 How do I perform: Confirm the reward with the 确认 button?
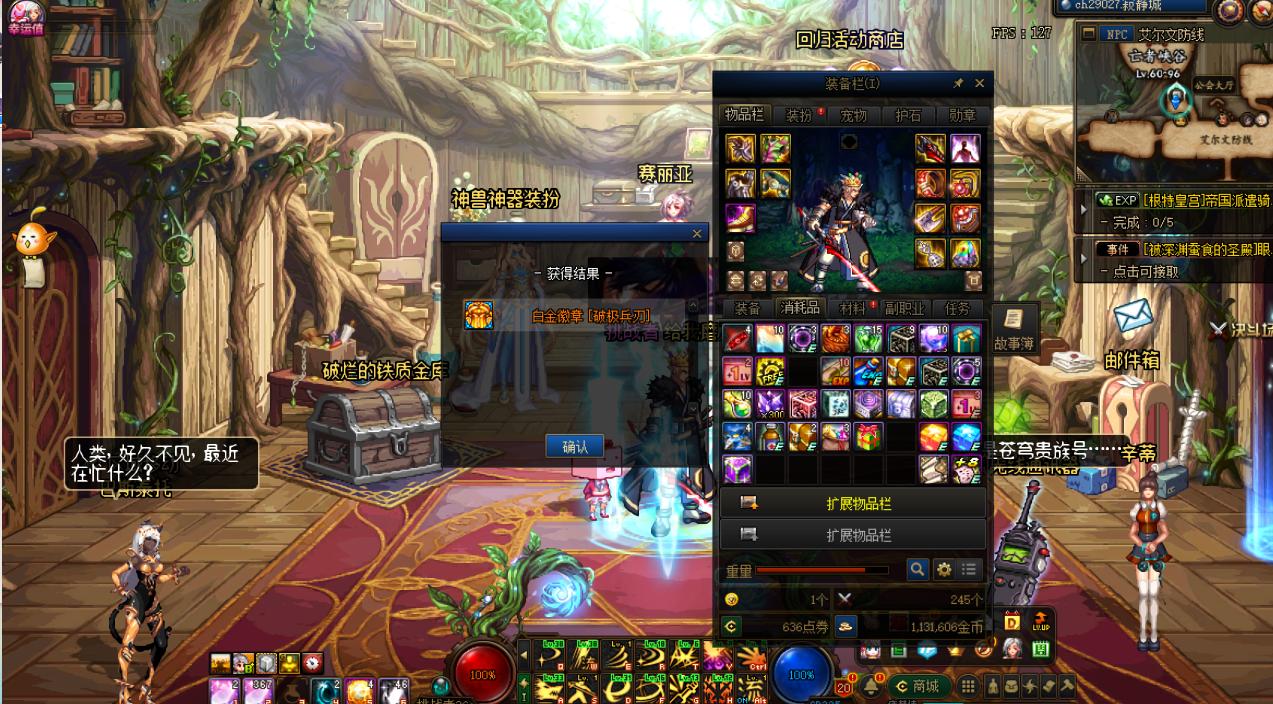coord(575,446)
